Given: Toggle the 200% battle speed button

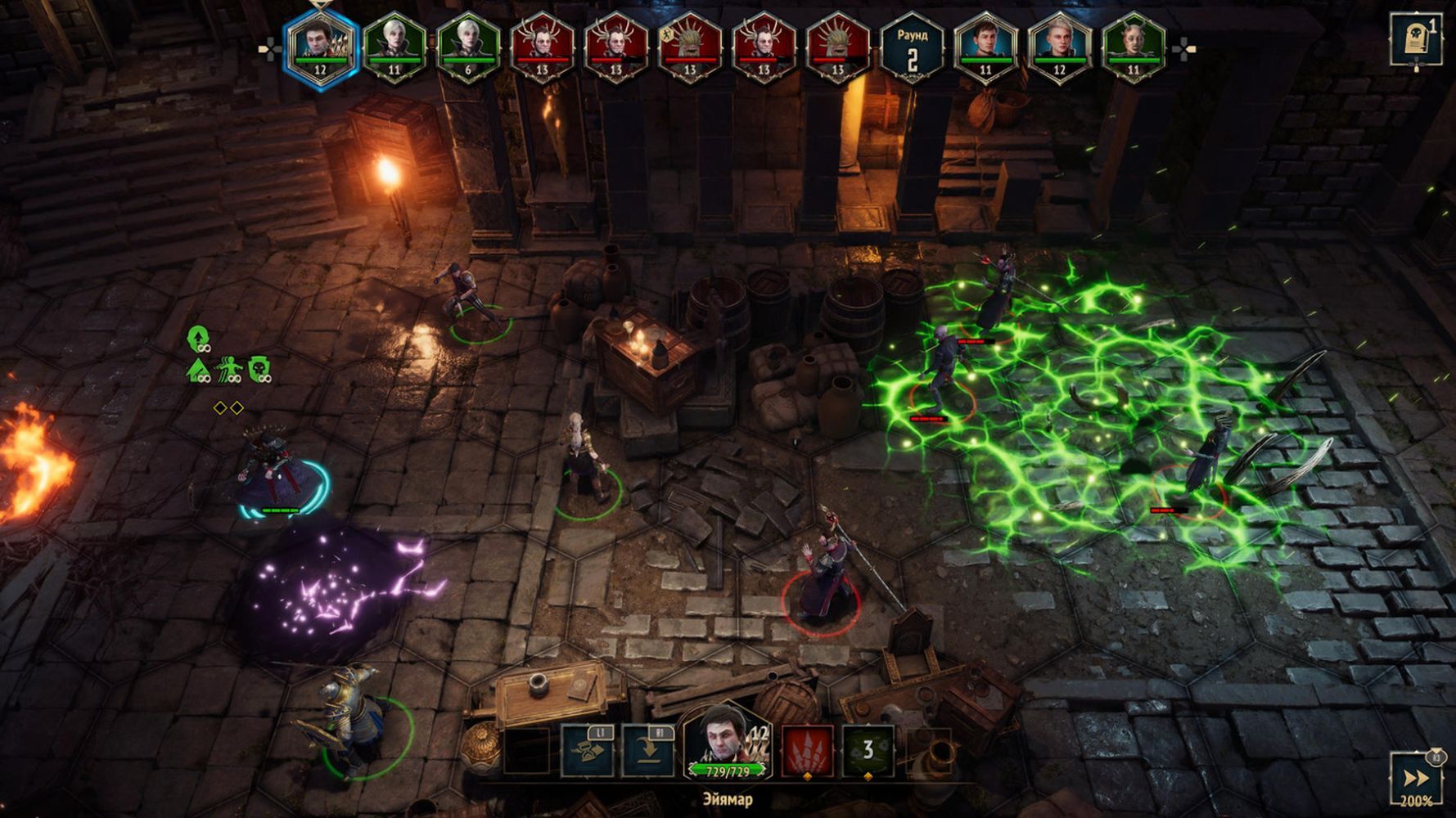Looking at the screenshot, I should point(1417,780).
